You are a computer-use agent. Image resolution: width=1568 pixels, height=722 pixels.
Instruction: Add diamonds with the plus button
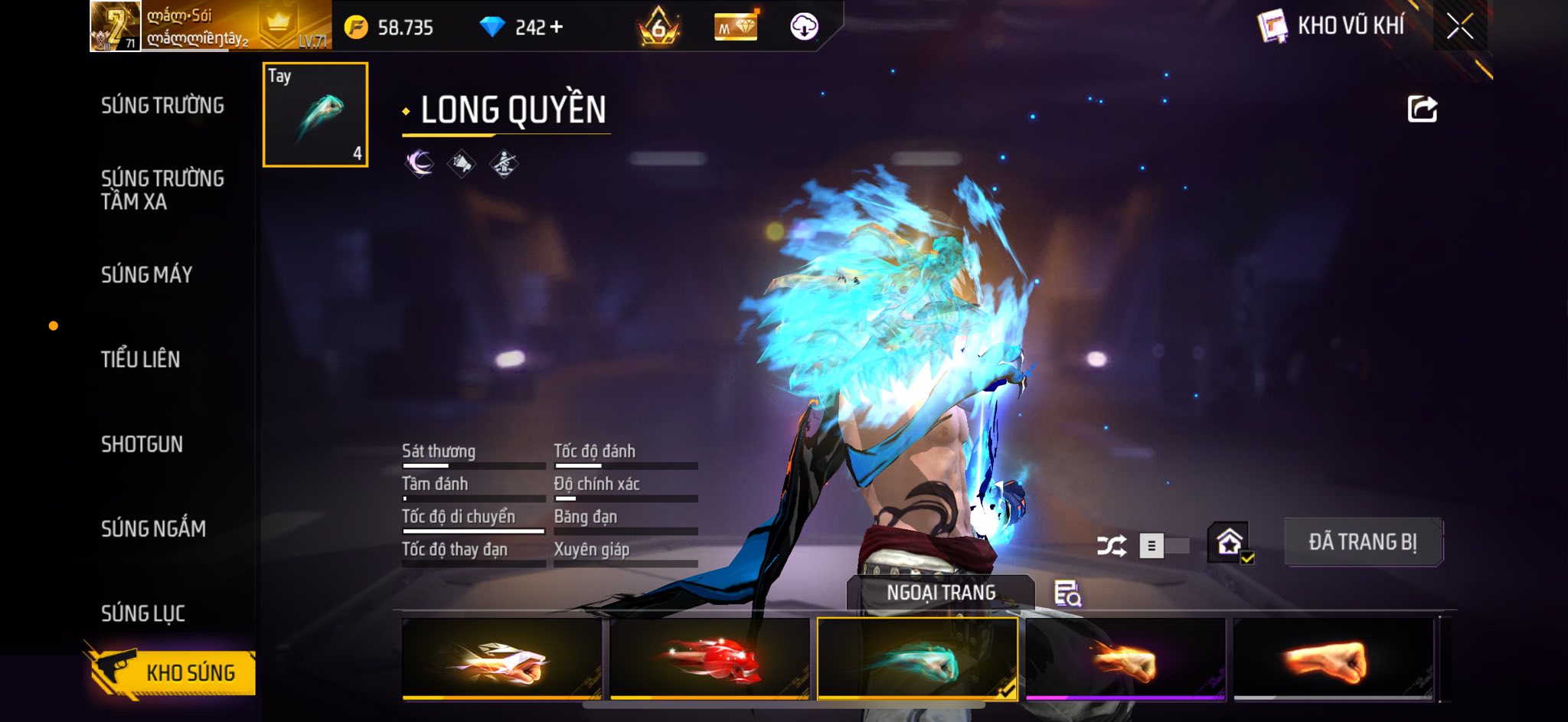tap(557, 28)
